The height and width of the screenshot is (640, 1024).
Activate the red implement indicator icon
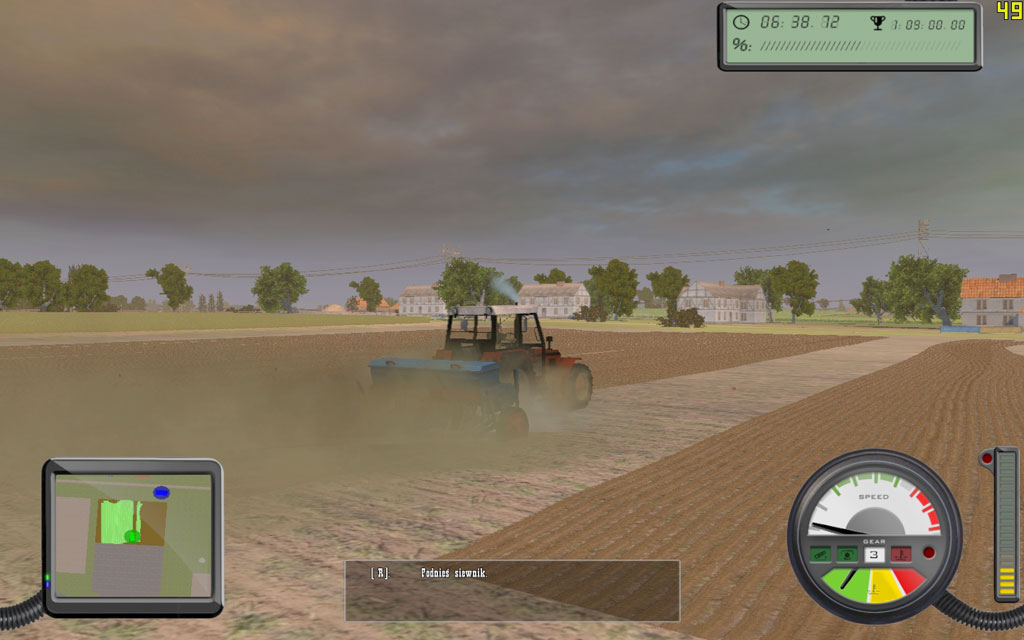(x=901, y=553)
